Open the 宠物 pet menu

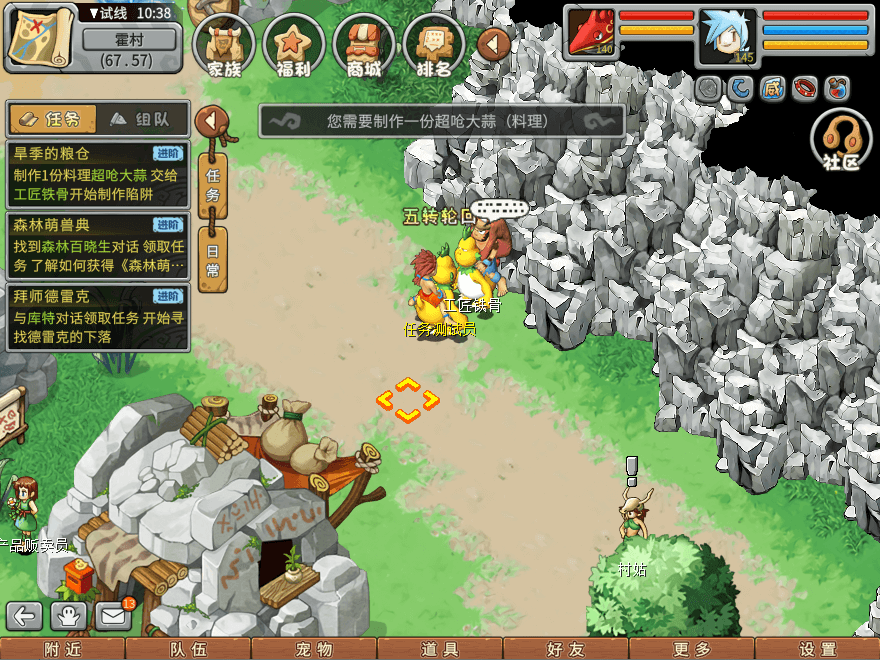314,649
